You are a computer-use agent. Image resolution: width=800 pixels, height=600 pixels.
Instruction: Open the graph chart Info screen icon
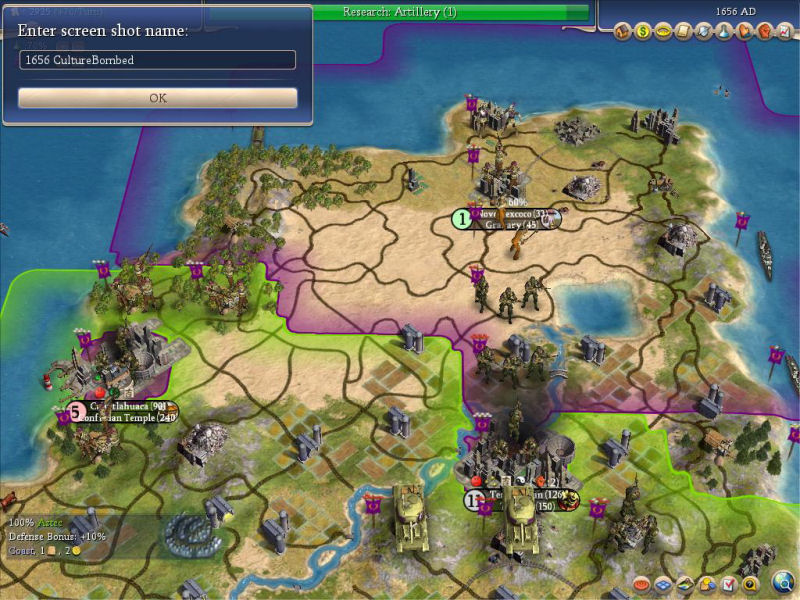coord(783,32)
